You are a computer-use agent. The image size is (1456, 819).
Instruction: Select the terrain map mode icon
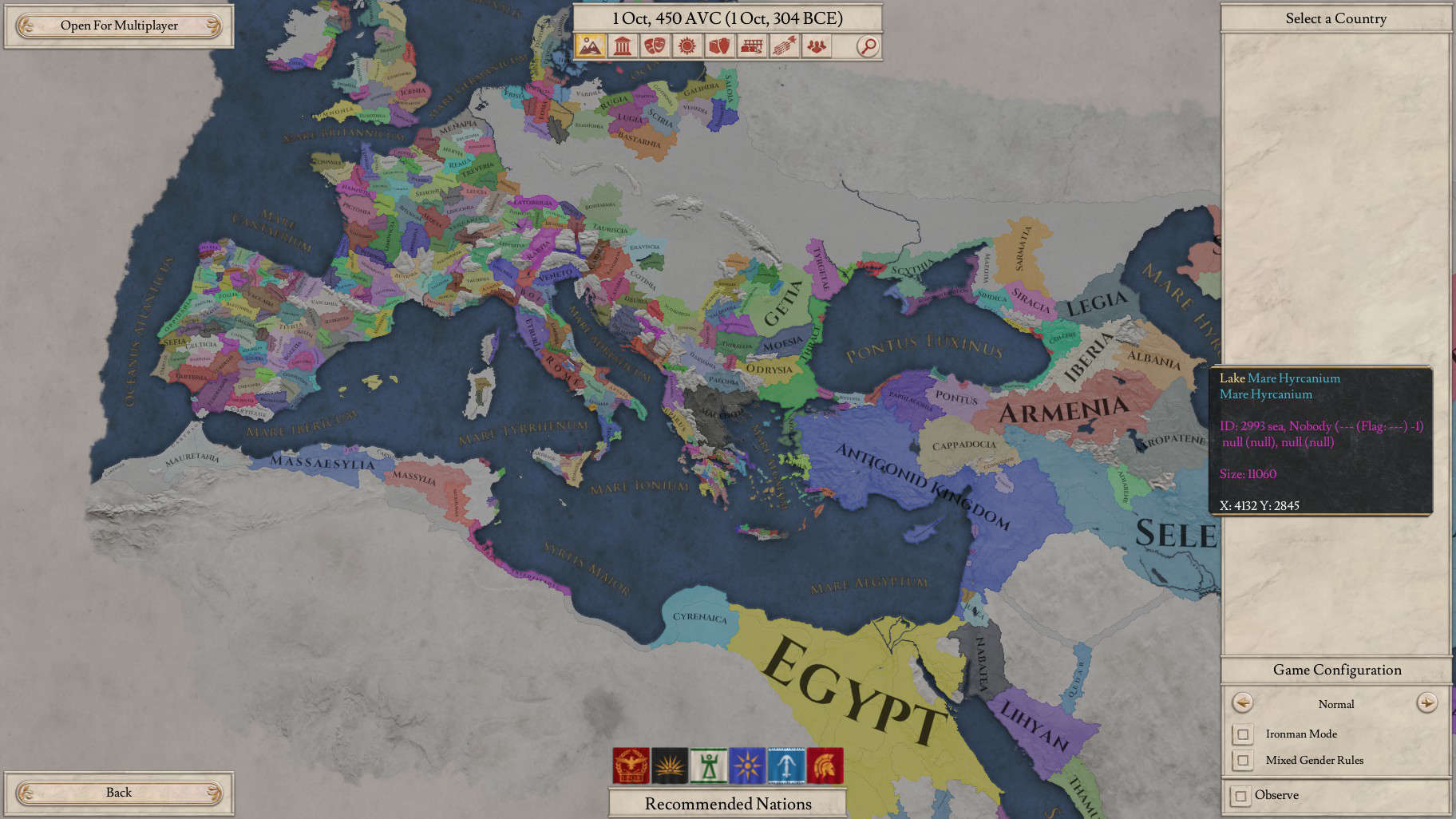(591, 47)
